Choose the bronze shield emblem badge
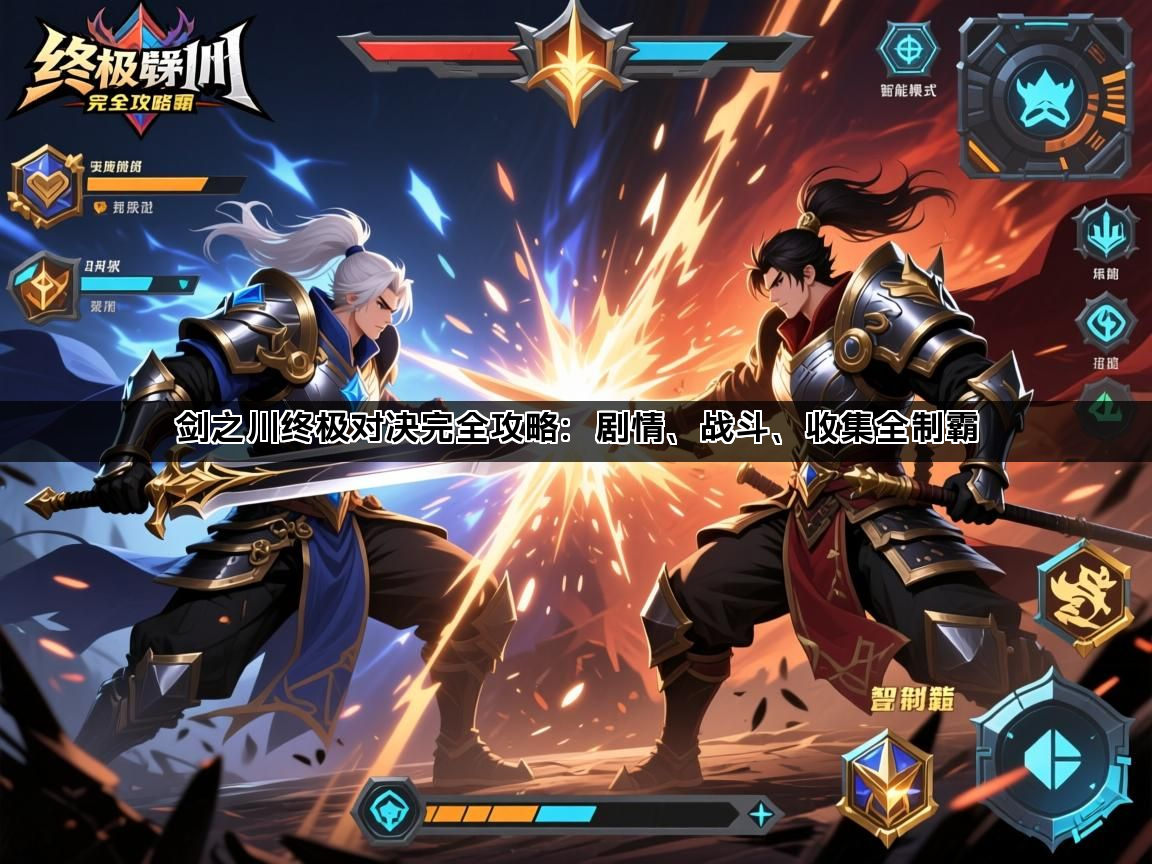 coord(43,287)
